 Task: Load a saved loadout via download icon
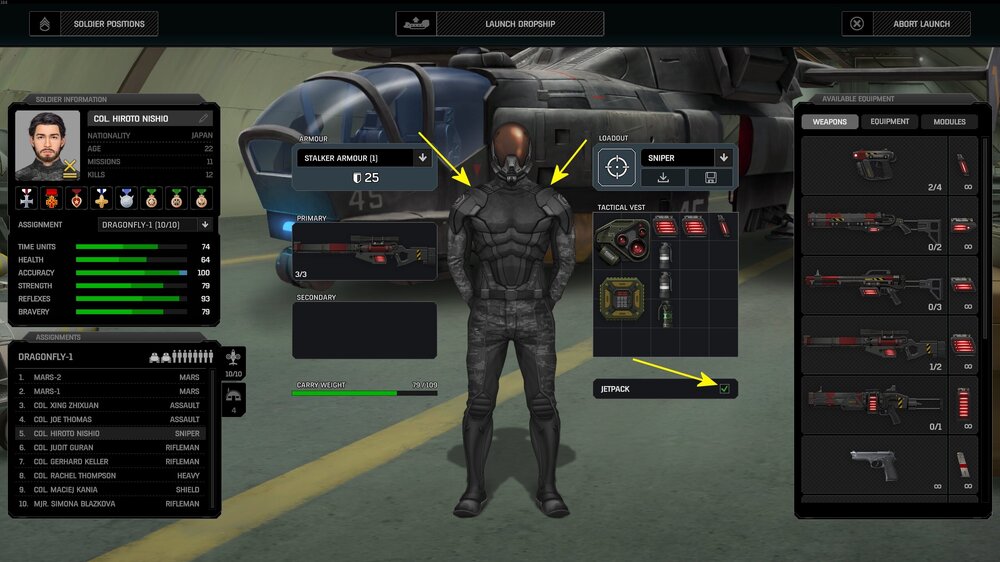[x=663, y=178]
